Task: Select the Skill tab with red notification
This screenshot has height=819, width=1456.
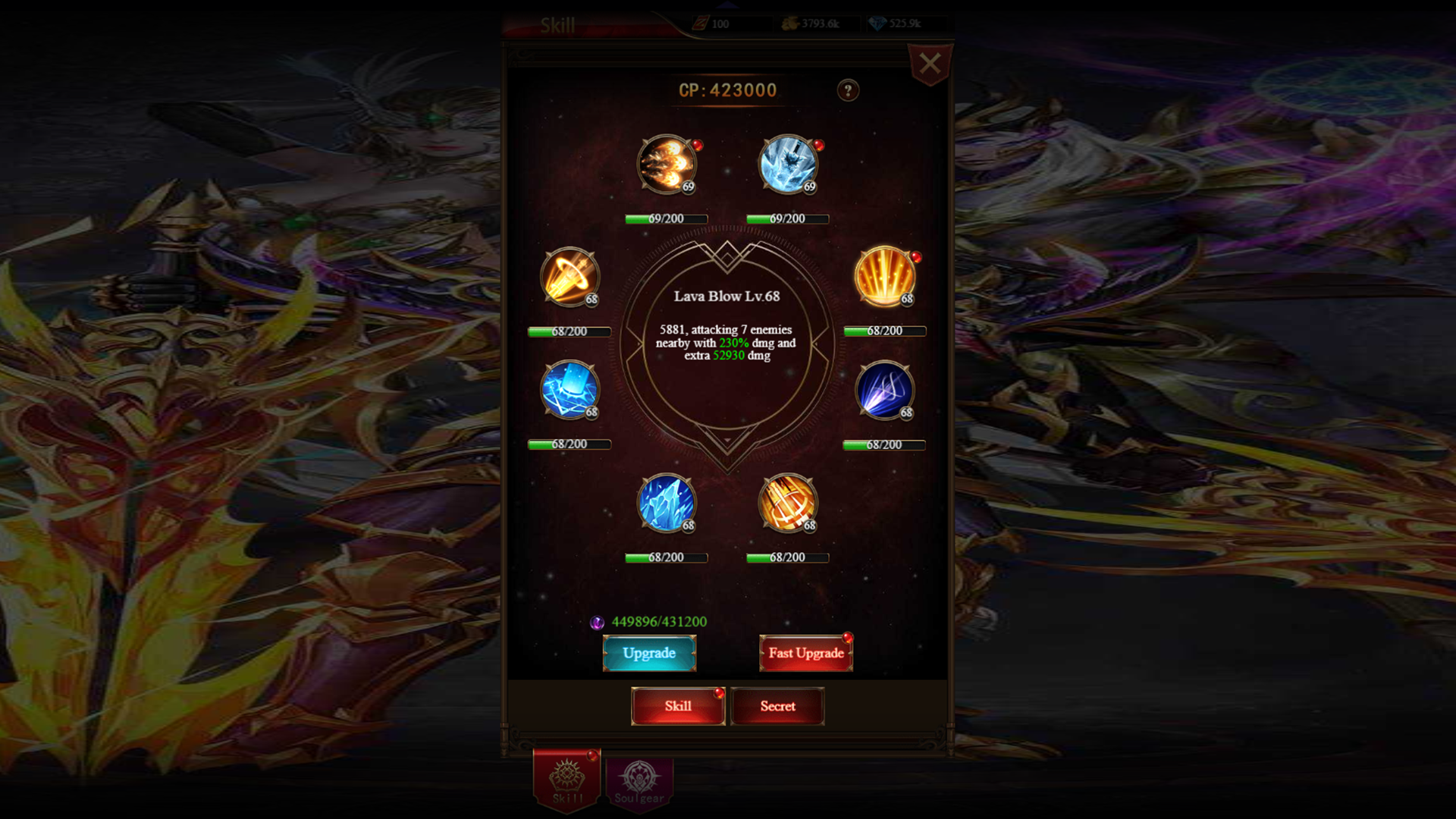Action: tap(677, 706)
